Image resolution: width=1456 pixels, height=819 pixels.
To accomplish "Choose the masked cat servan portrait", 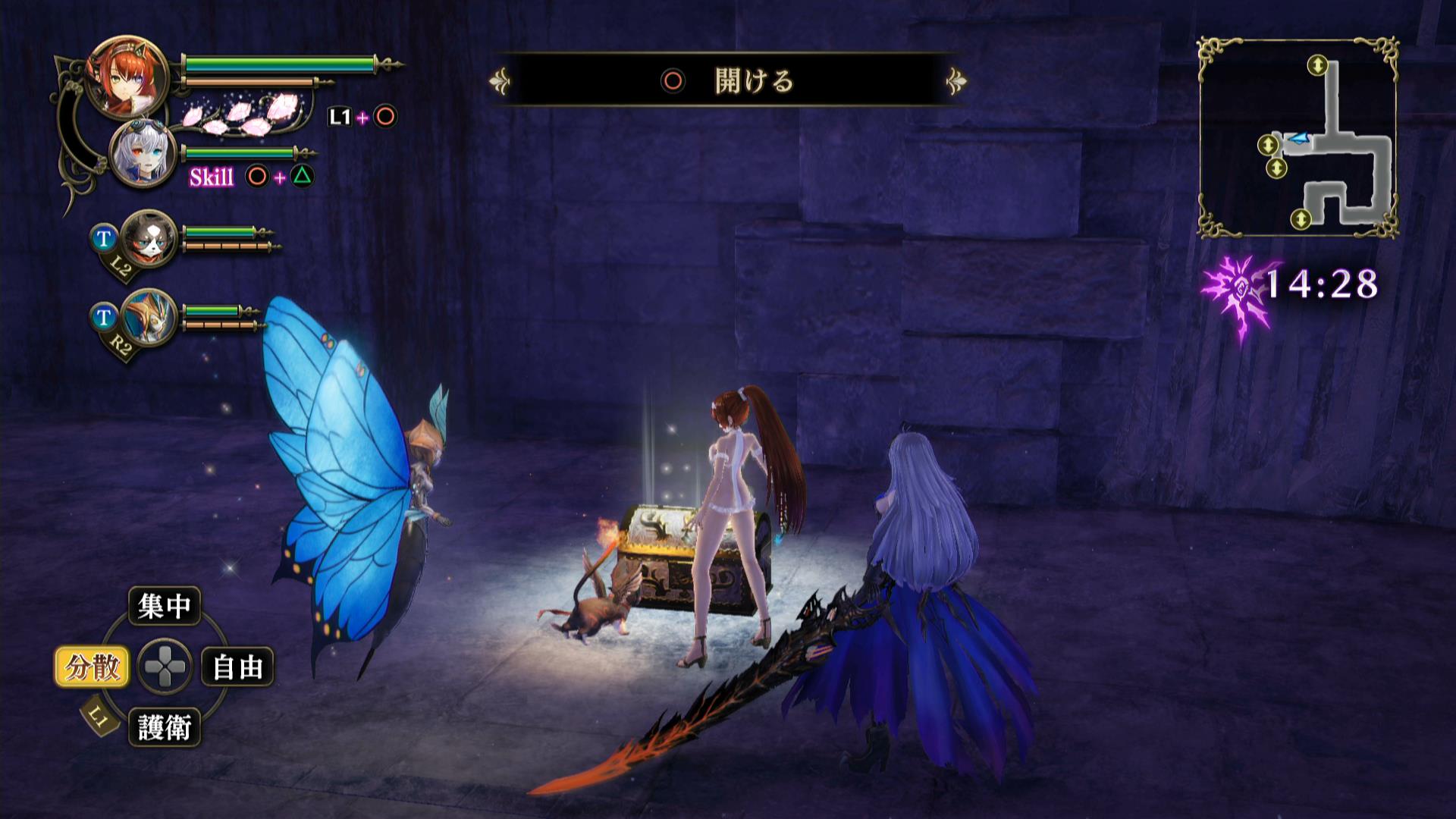I will [148, 237].
